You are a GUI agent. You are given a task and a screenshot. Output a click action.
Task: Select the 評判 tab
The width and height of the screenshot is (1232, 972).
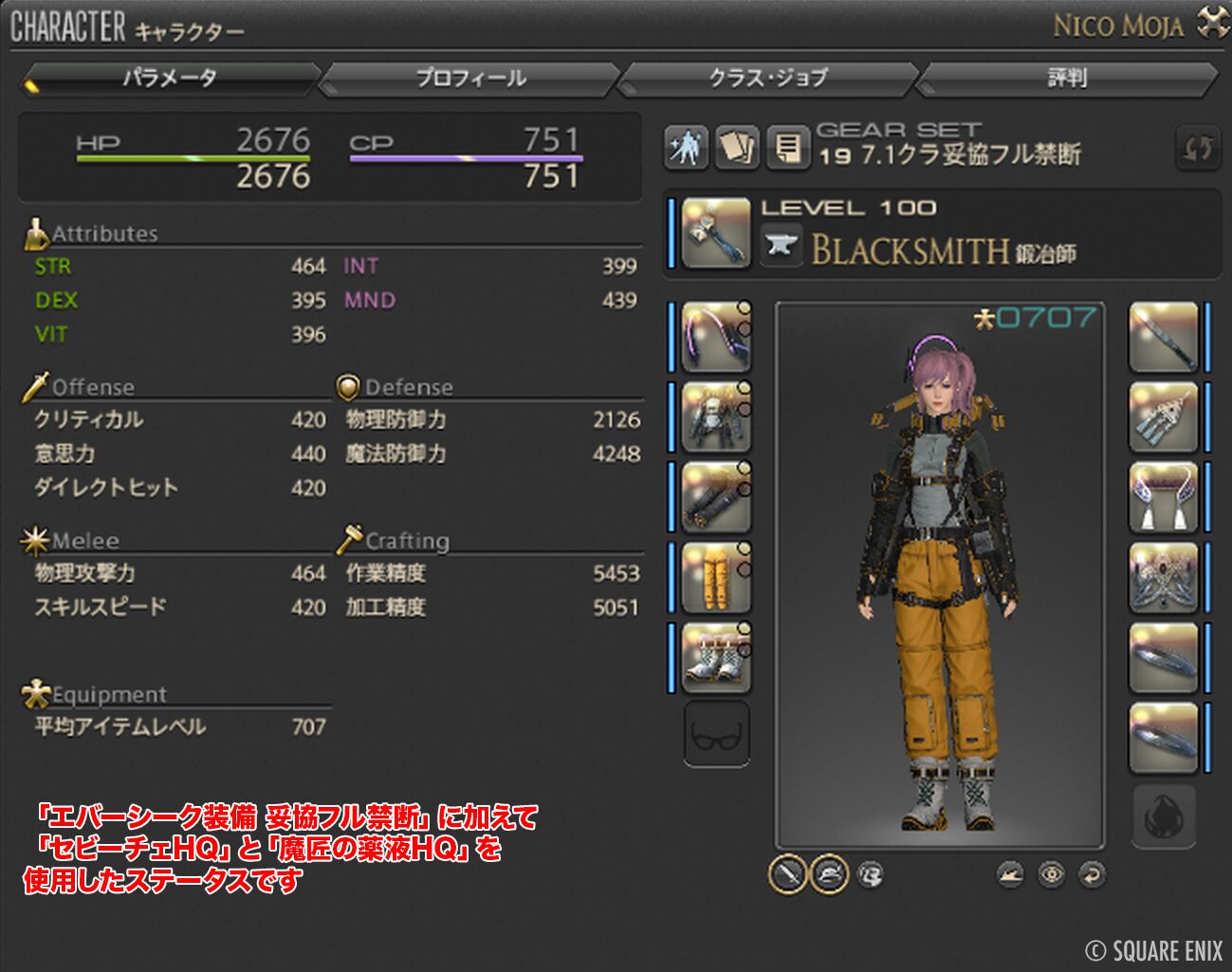(x=1067, y=78)
